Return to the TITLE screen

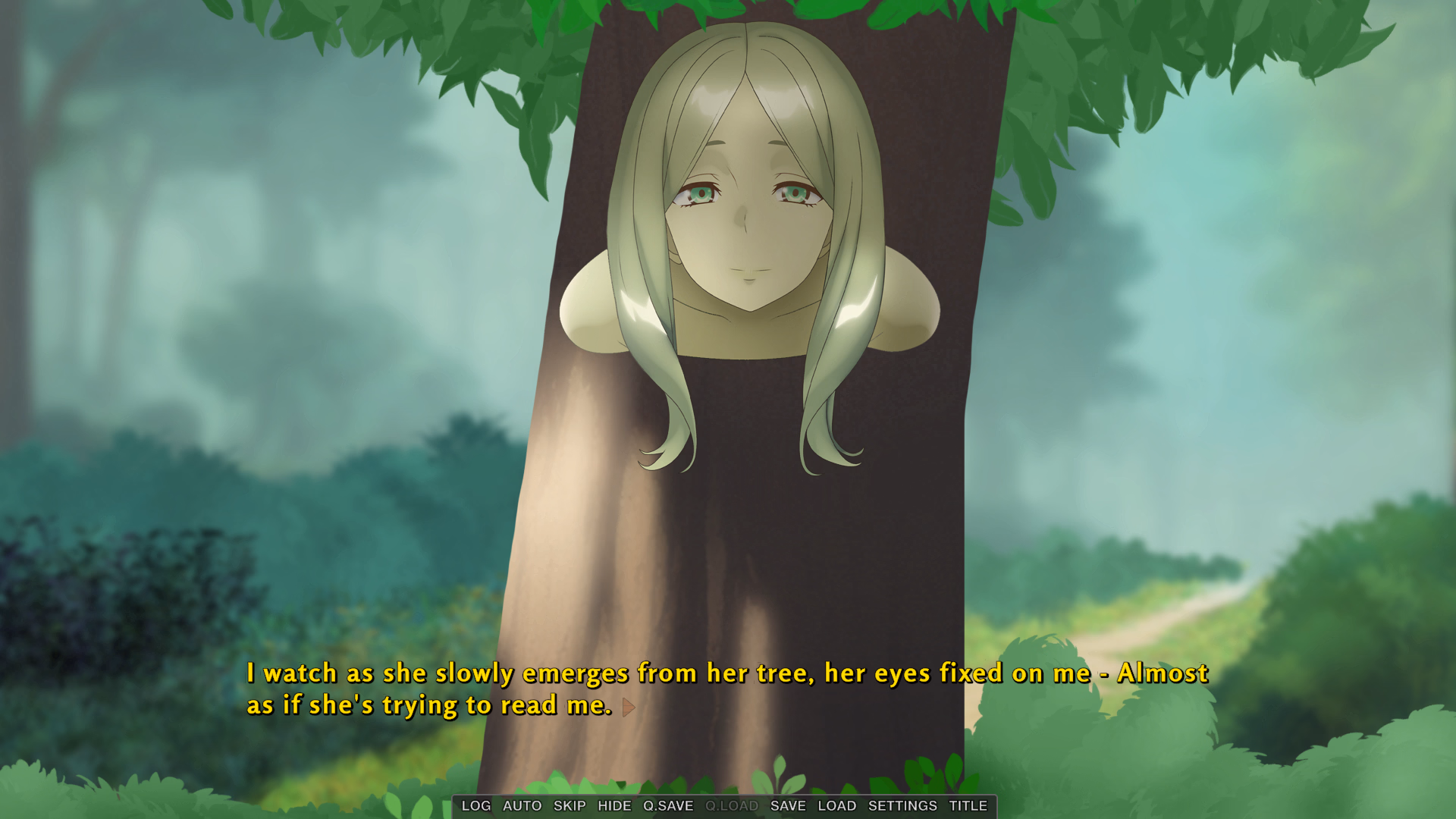(968, 806)
